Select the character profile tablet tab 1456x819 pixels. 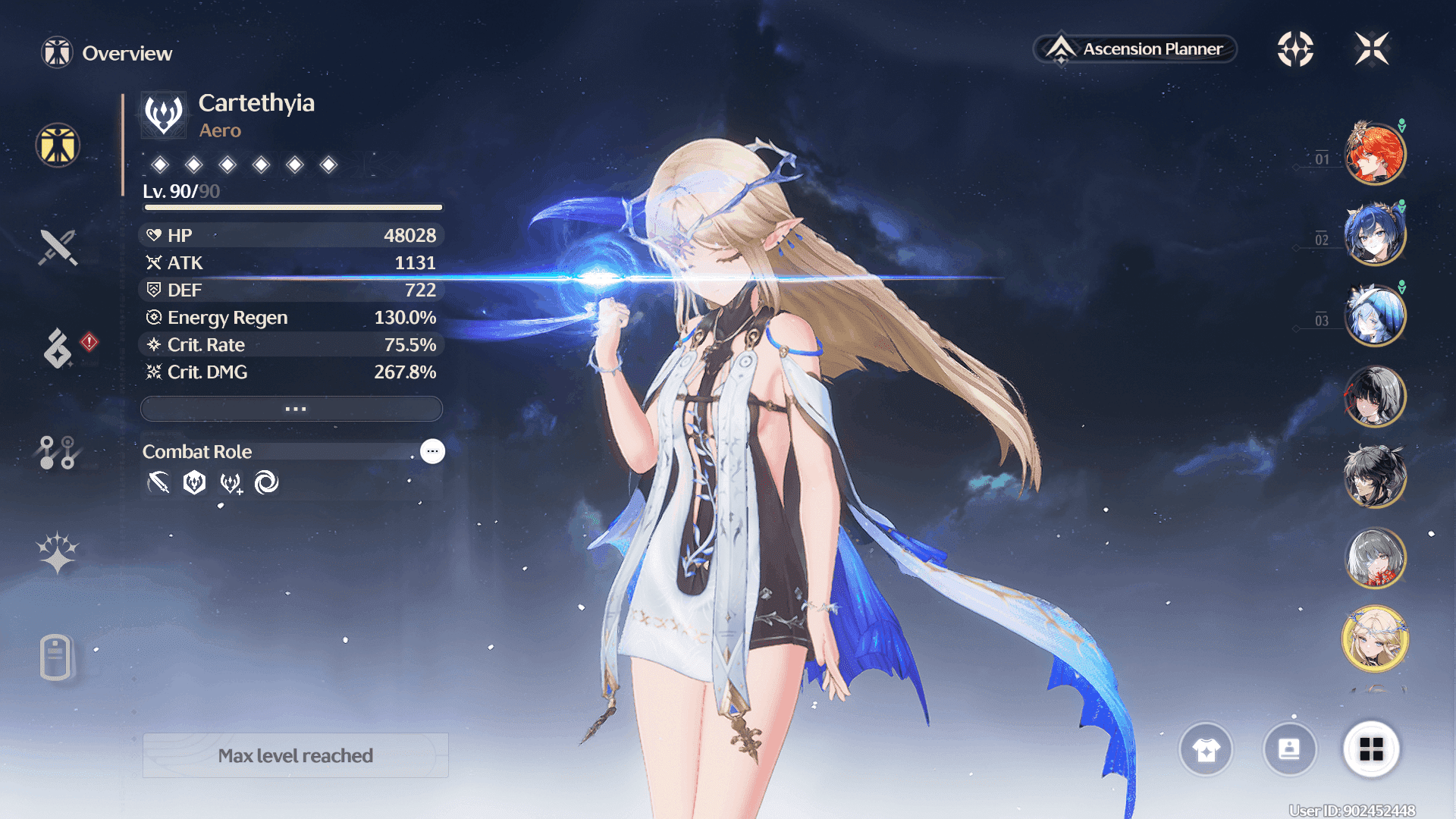point(56,657)
